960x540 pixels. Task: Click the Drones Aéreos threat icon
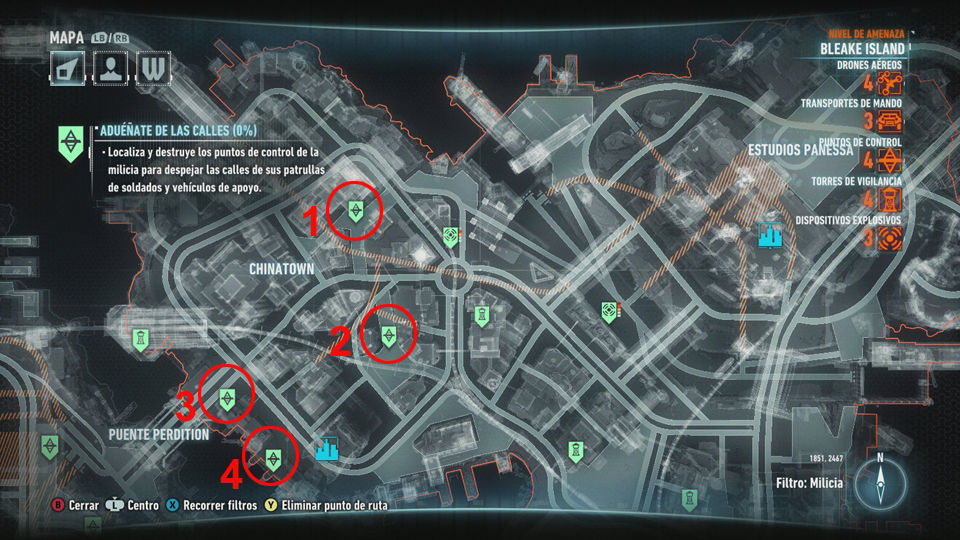890,83
